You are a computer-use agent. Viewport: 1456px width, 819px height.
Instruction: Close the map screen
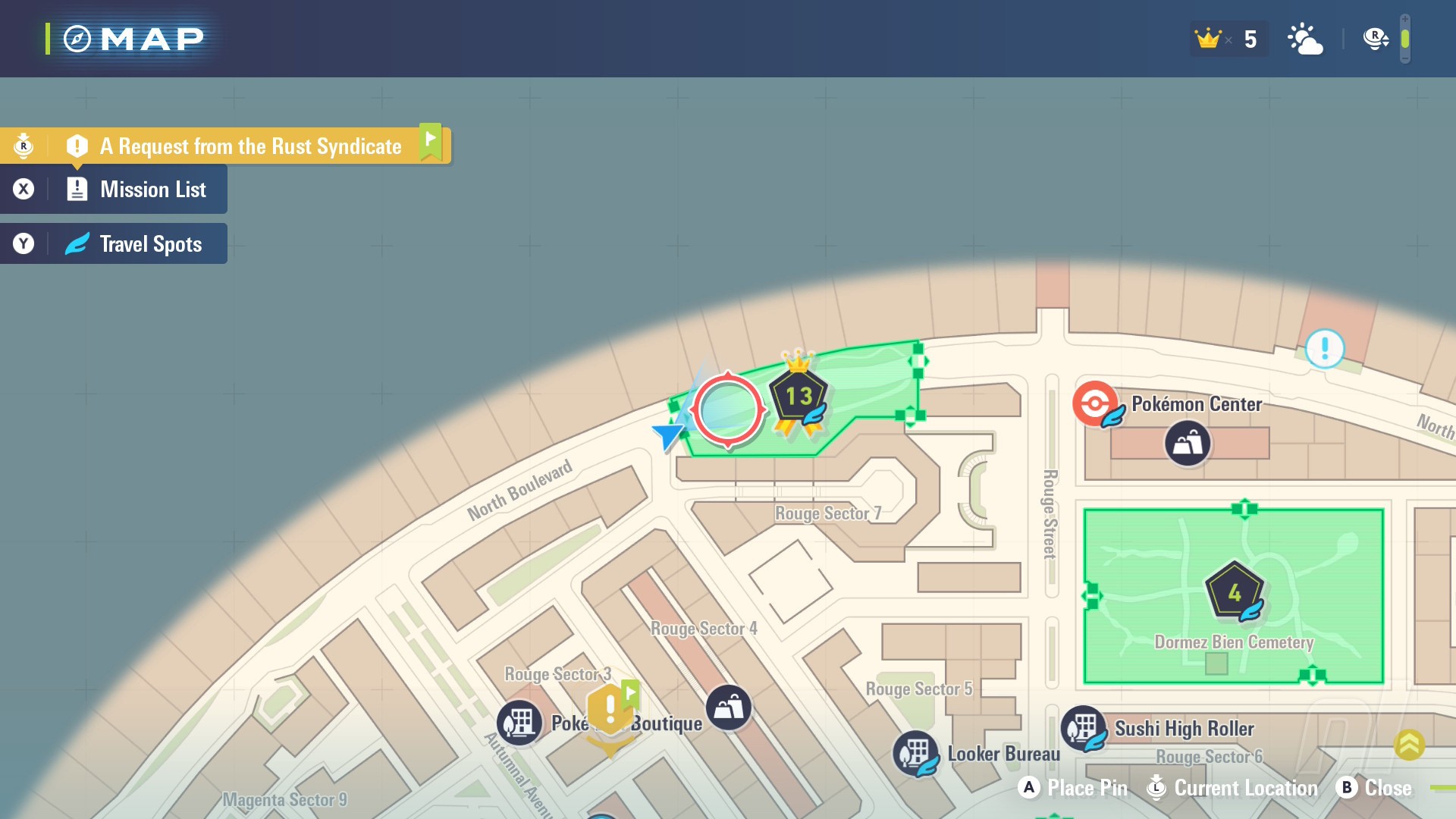(x=1374, y=788)
